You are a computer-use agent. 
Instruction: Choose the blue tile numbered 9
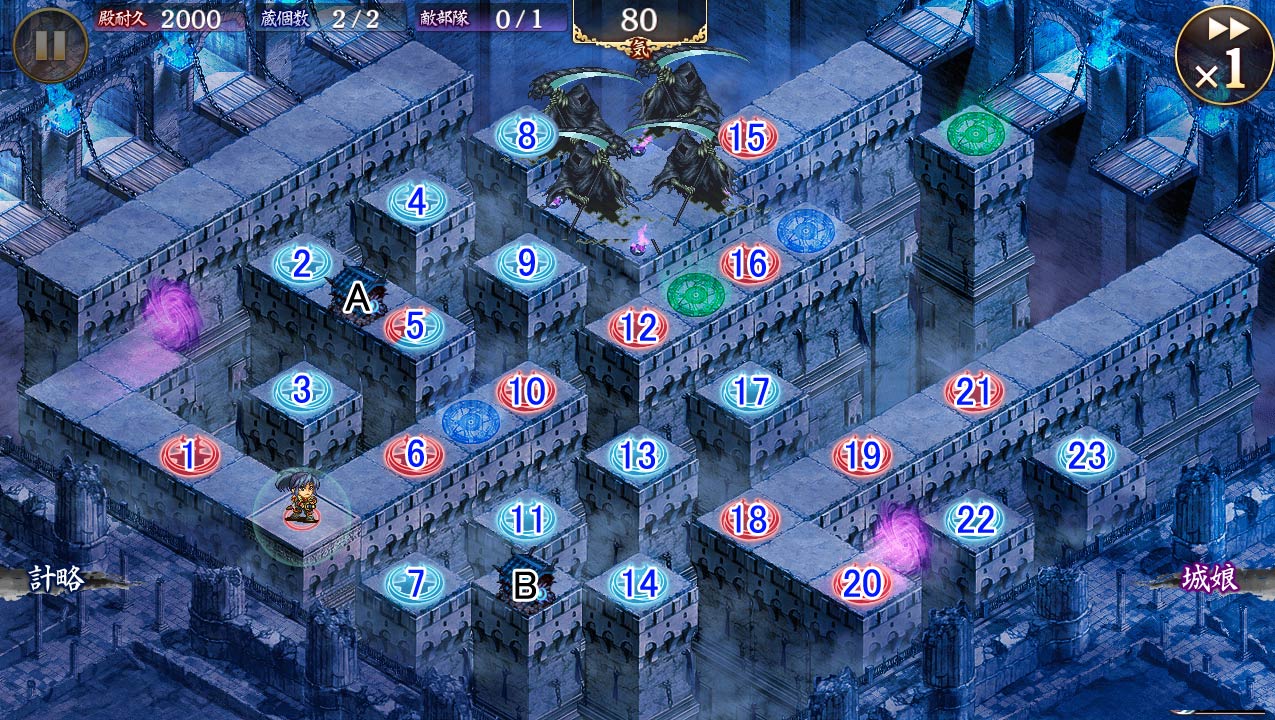point(526,264)
